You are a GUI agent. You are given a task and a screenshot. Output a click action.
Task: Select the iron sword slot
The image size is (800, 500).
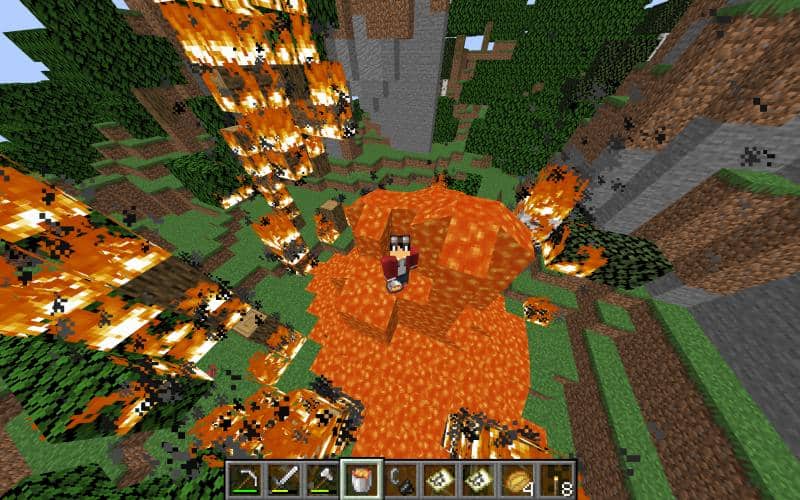[283, 480]
